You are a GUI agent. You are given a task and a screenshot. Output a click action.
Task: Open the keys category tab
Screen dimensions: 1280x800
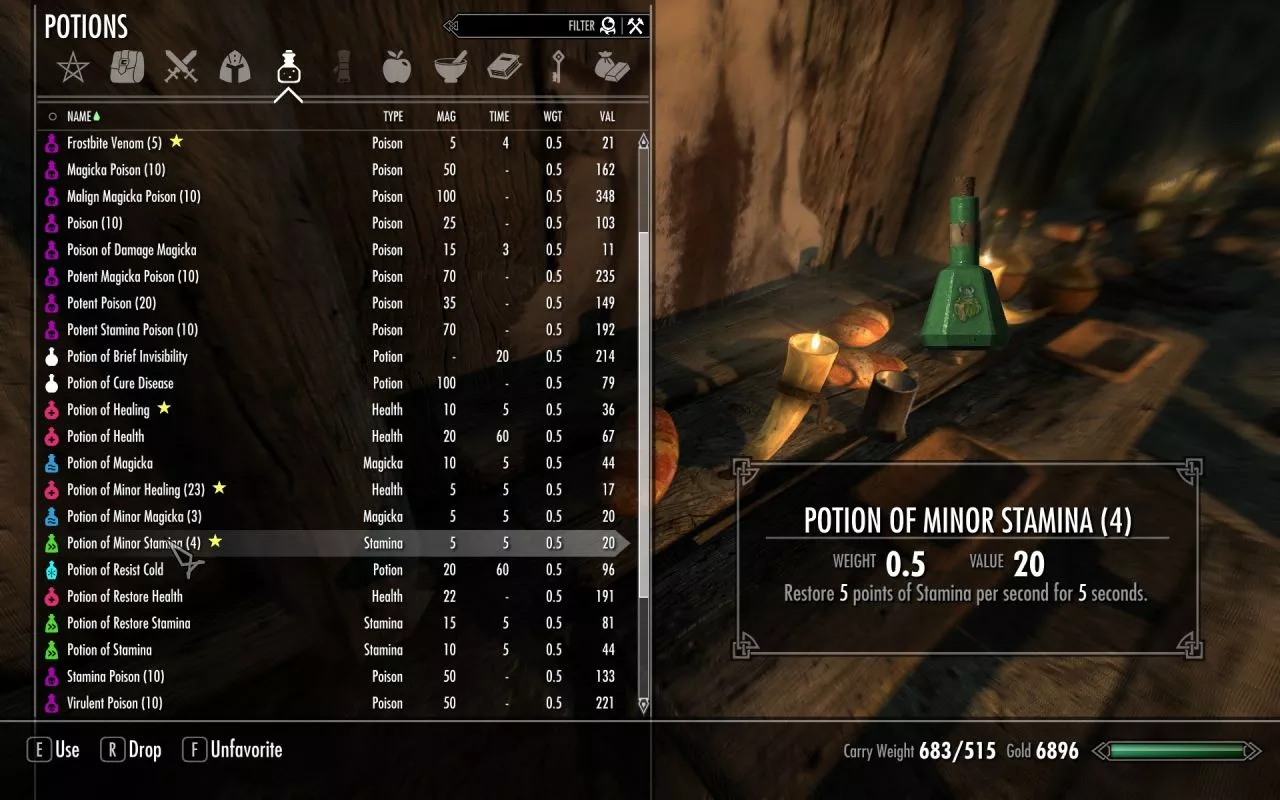pyautogui.click(x=558, y=68)
